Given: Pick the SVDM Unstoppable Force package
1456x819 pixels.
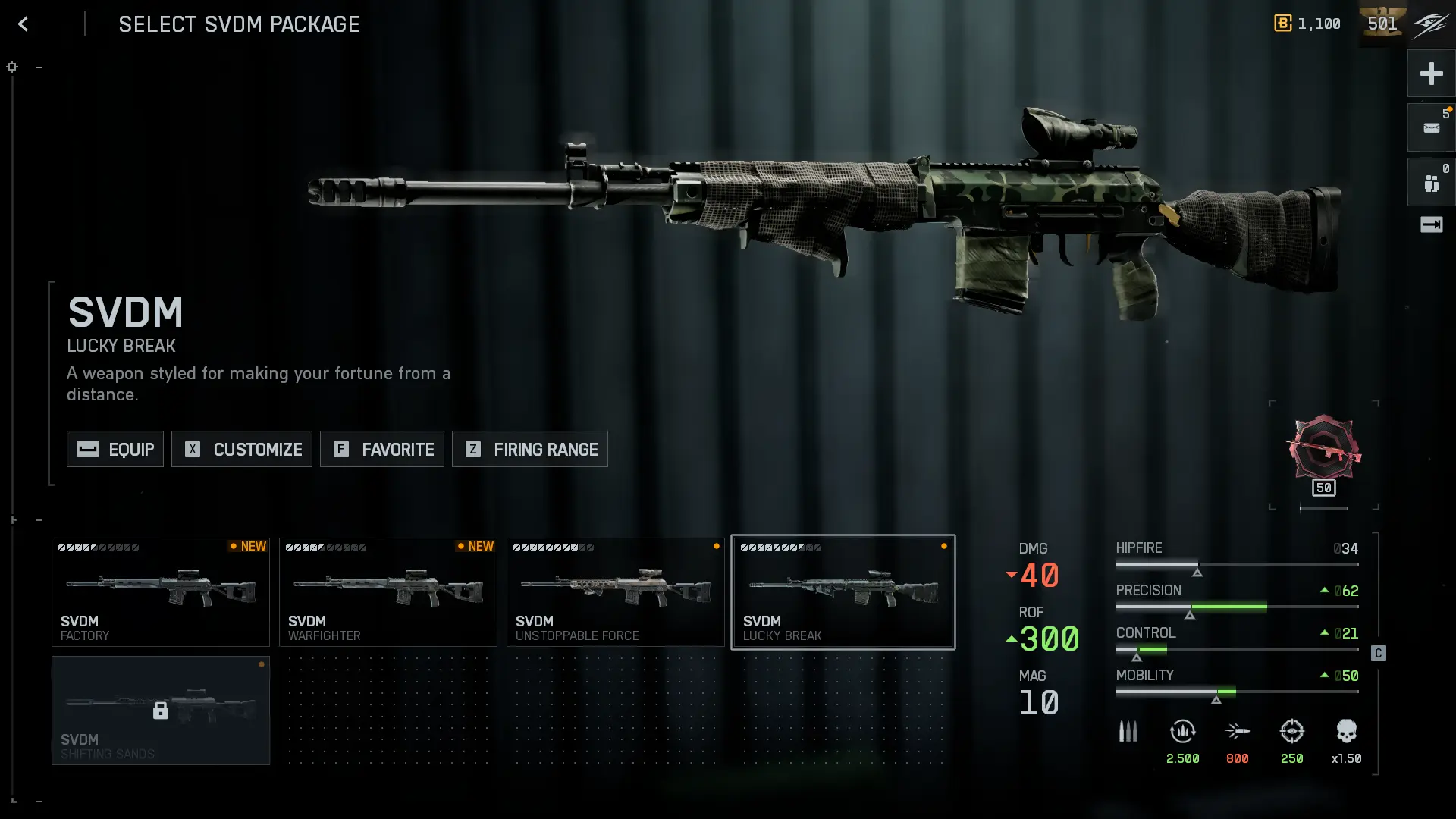Looking at the screenshot, I should [x=616, y=592].
